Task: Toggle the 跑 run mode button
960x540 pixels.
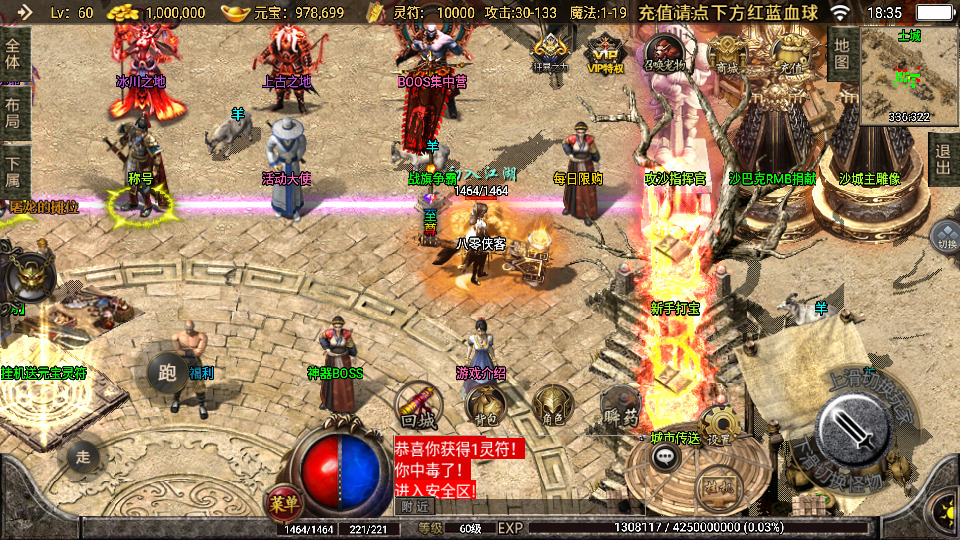Action: click(166, 372)
